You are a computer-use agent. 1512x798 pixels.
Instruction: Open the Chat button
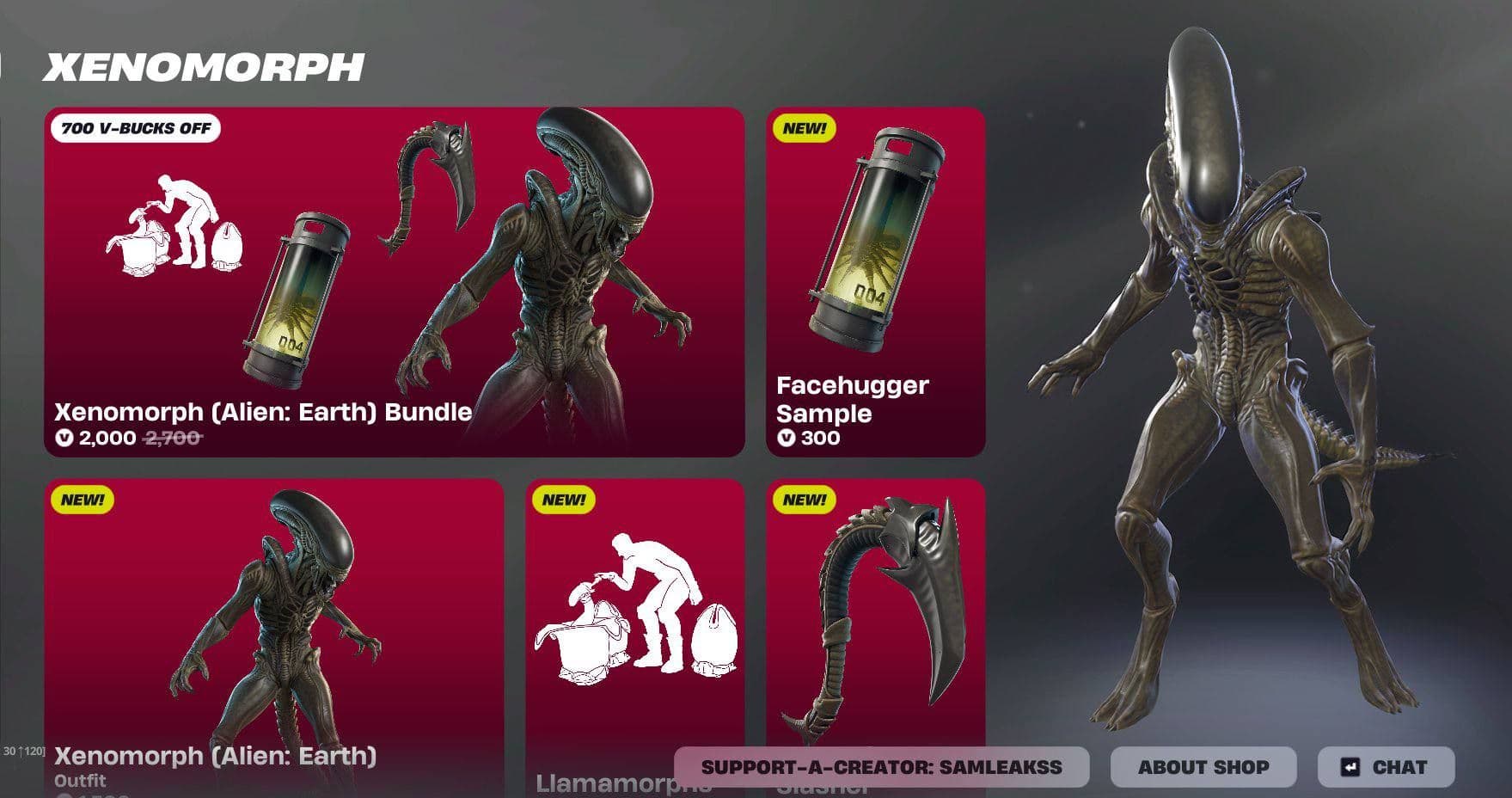1385,767
